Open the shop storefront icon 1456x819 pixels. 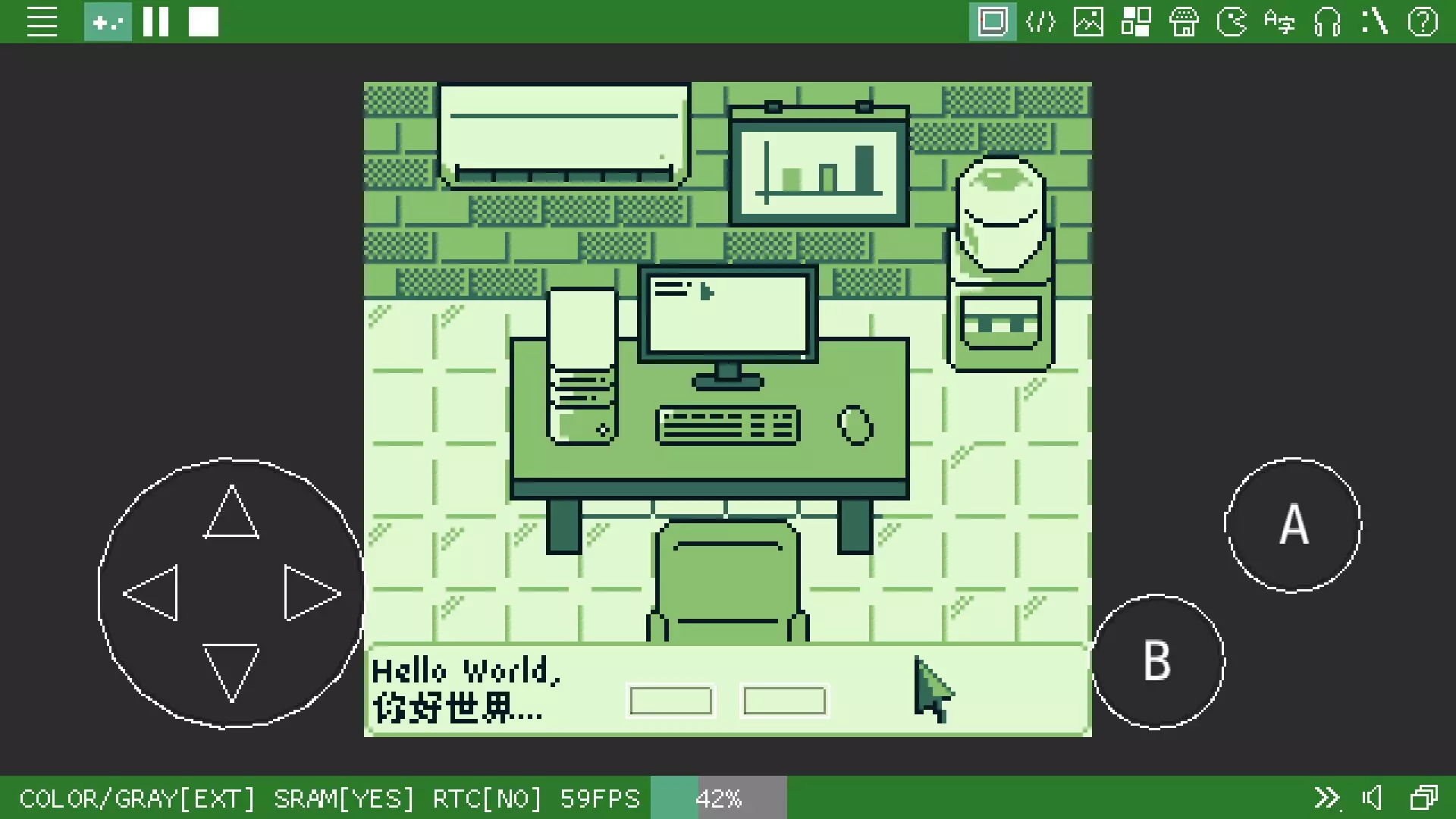[x=1184, y=22]
